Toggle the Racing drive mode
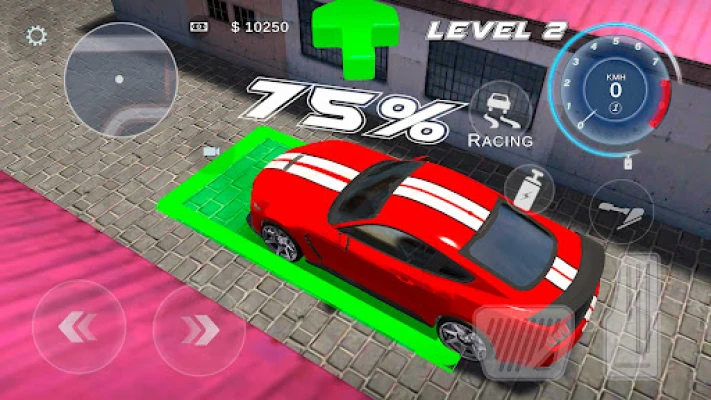This screenshot has height=400, width=711. coord(500,117)
